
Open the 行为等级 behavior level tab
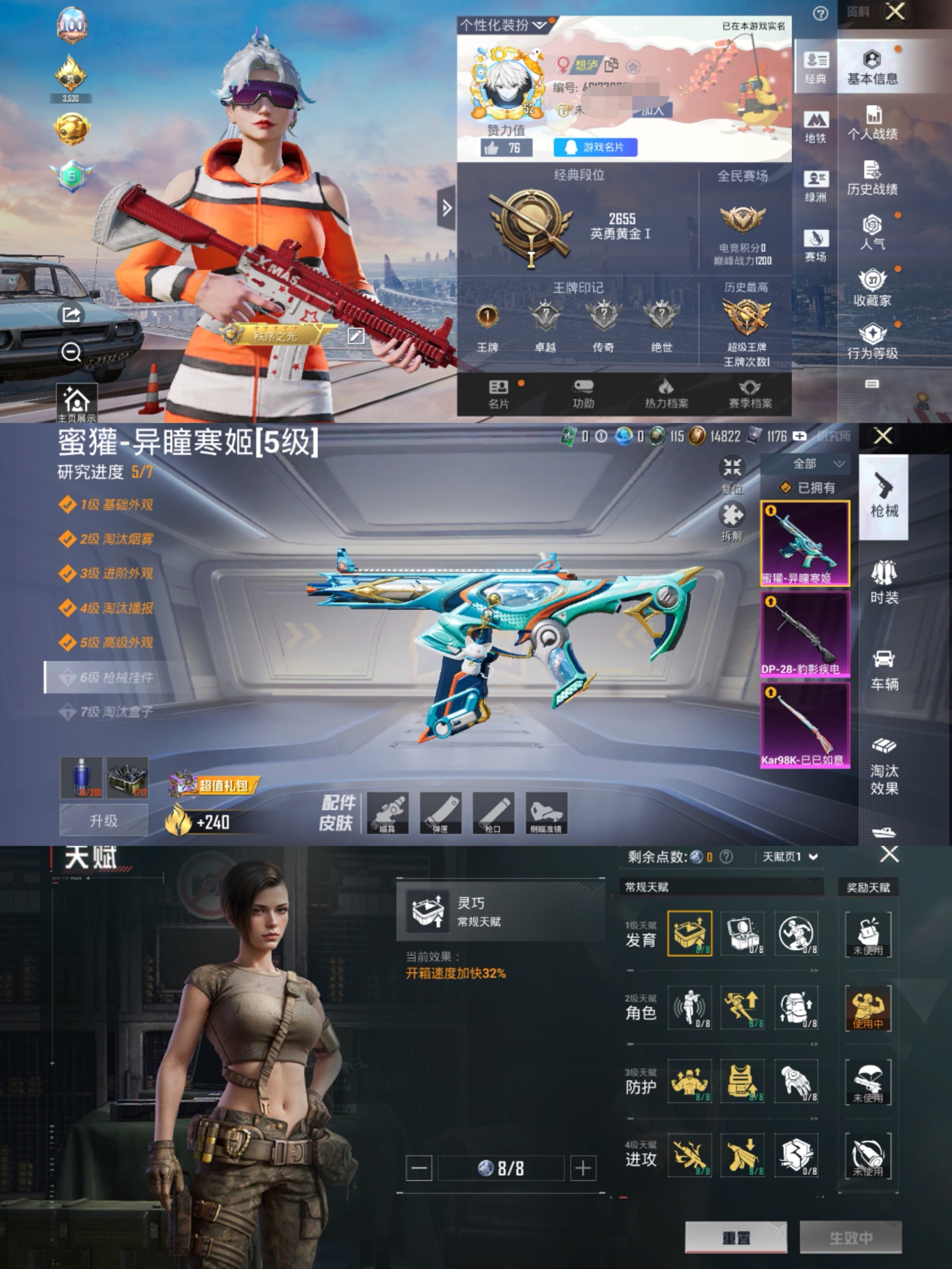click(x=872, y=342)
